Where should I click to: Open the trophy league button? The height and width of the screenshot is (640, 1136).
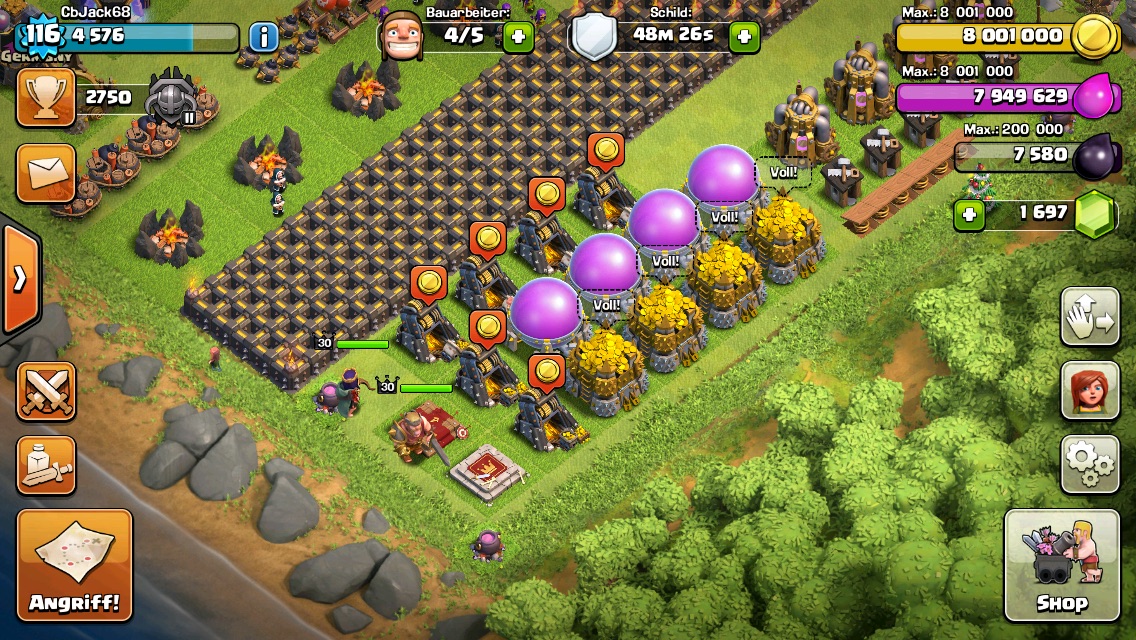(46, 97)
